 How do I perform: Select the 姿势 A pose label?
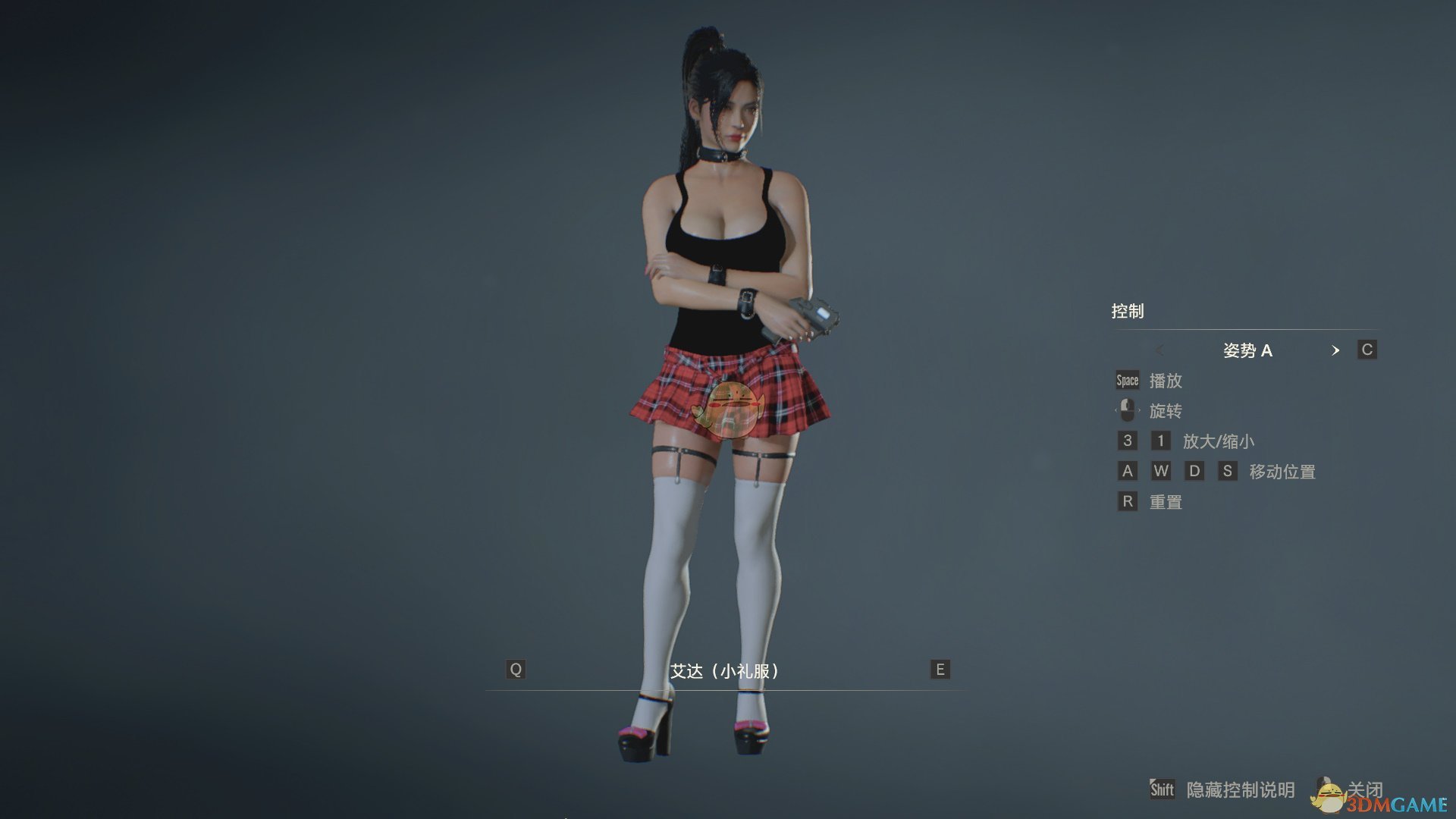click(1249, 351)
